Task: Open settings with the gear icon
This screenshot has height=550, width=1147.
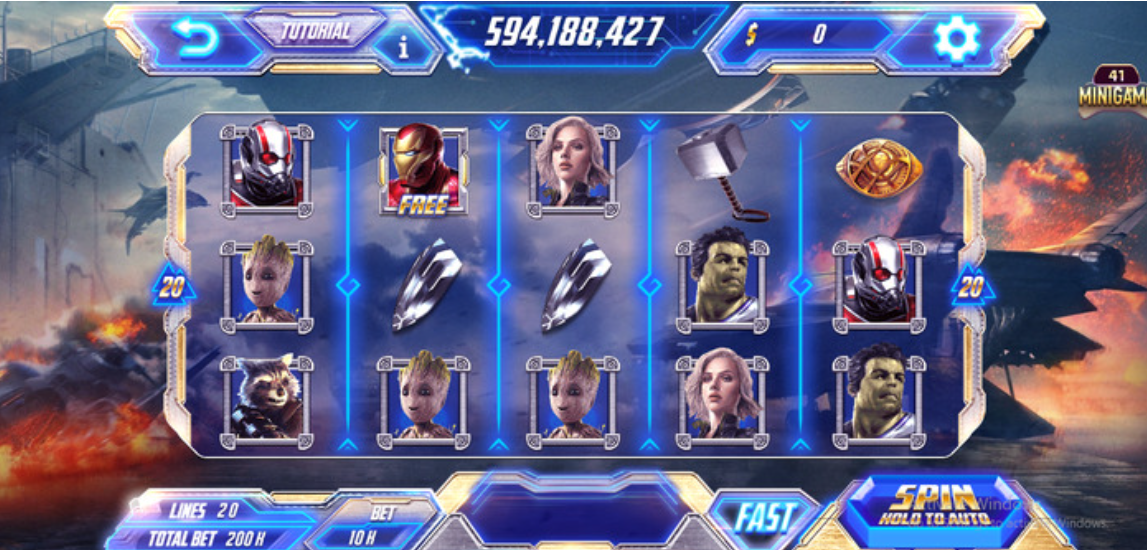Action: pos(955,37)
